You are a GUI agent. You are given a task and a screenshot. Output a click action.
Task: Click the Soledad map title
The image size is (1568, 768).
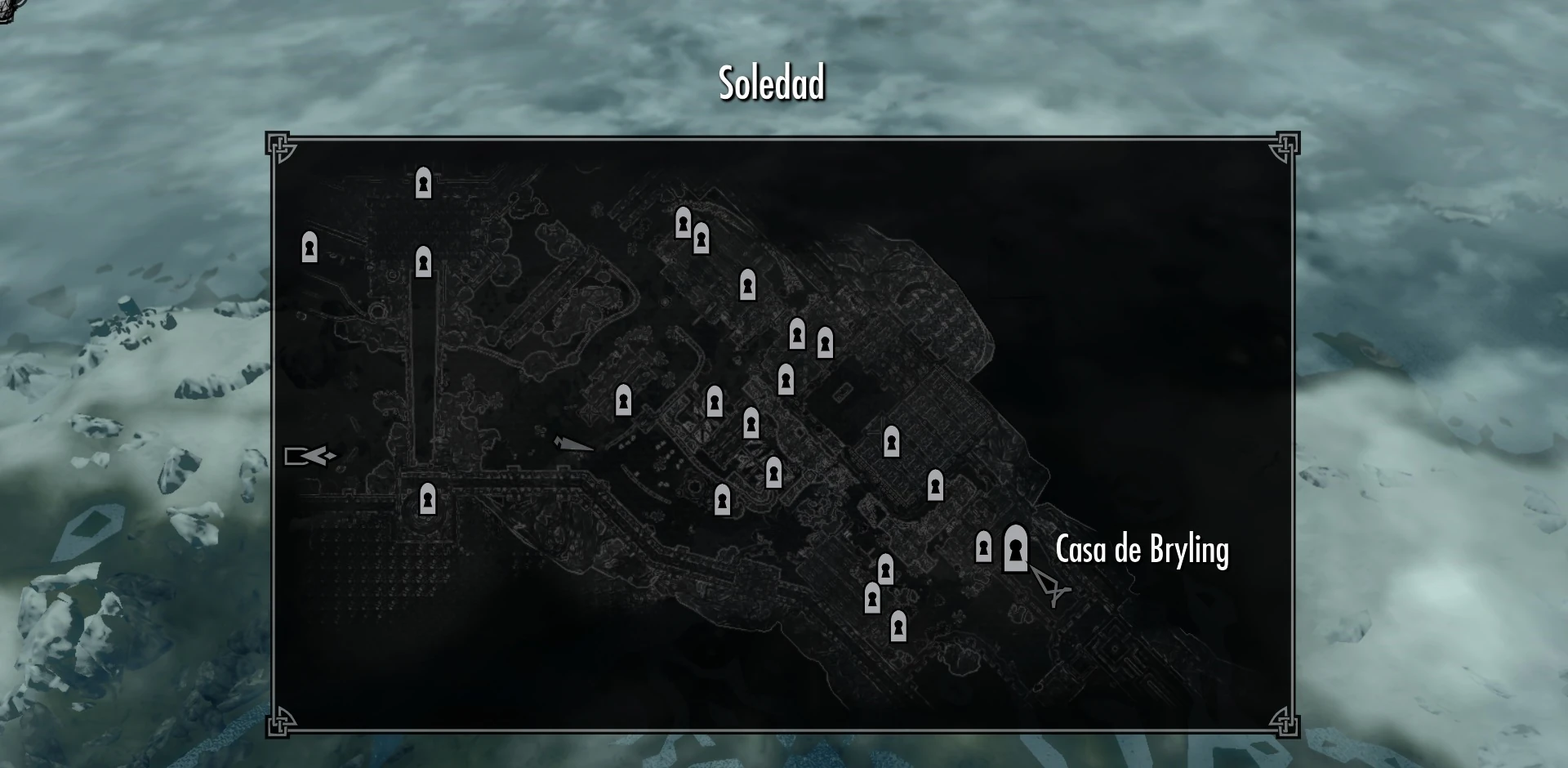pos(771,81)
